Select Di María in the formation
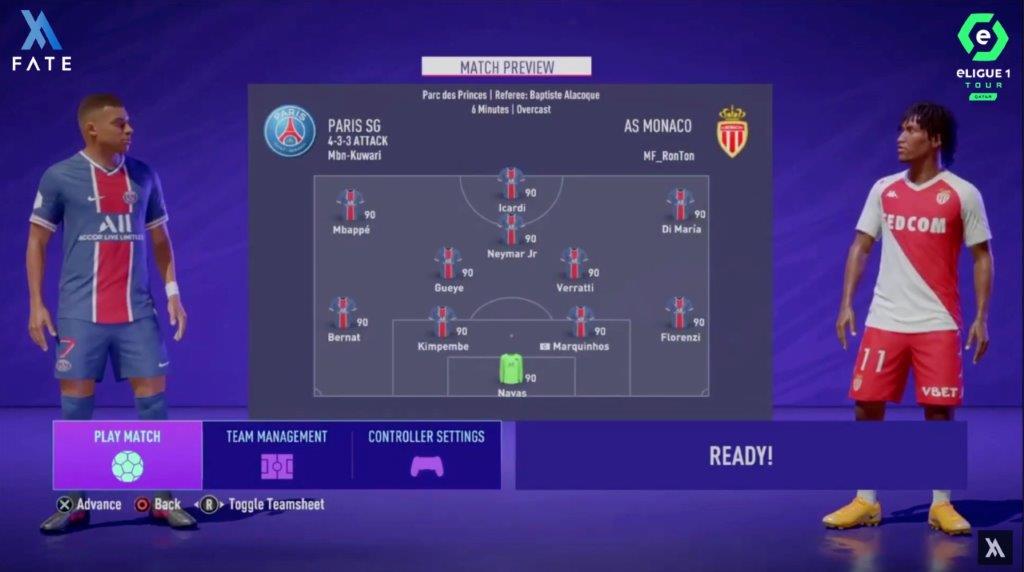 click(680, 206)
